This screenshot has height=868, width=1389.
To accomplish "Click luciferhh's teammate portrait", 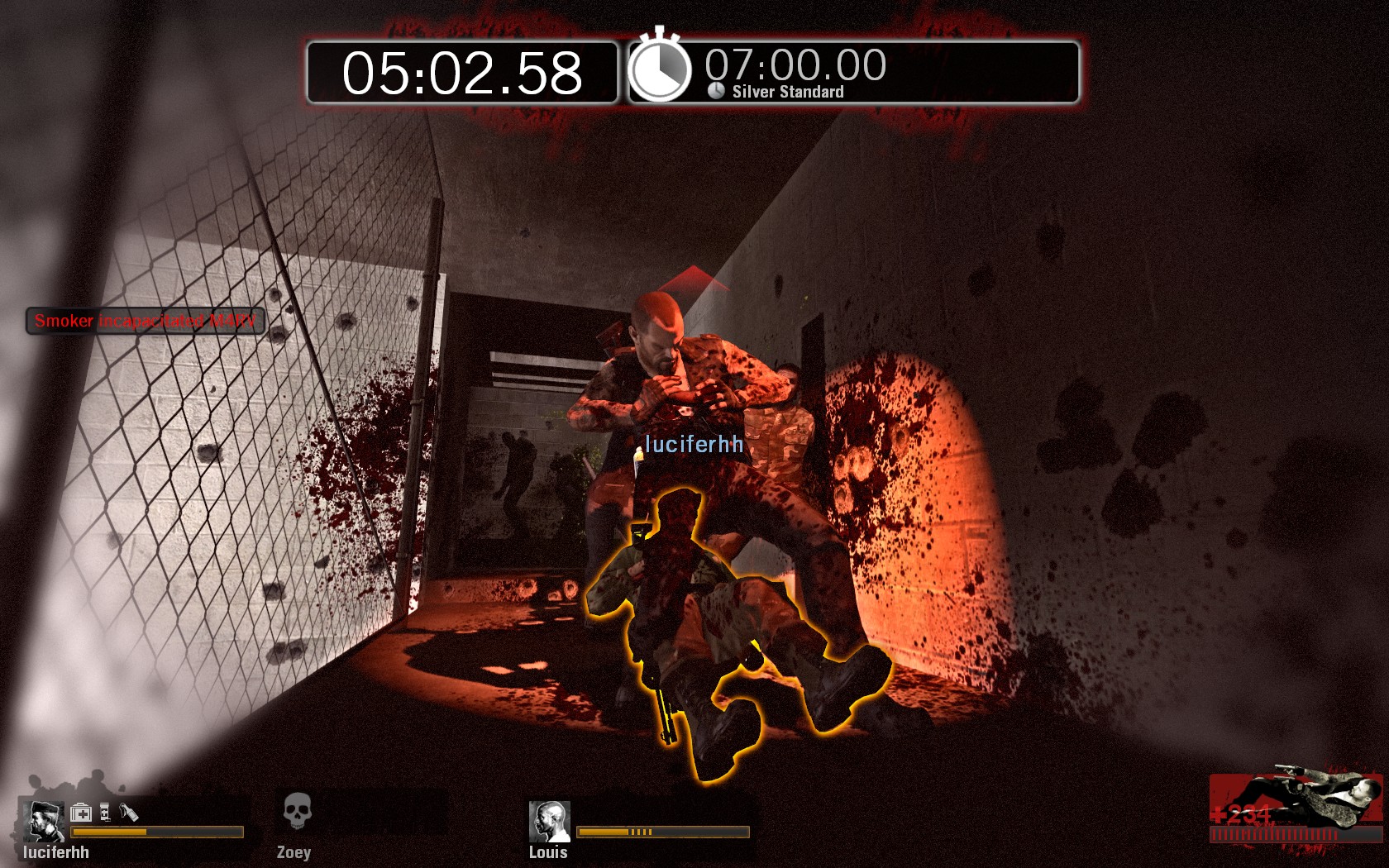I will 44,820.
